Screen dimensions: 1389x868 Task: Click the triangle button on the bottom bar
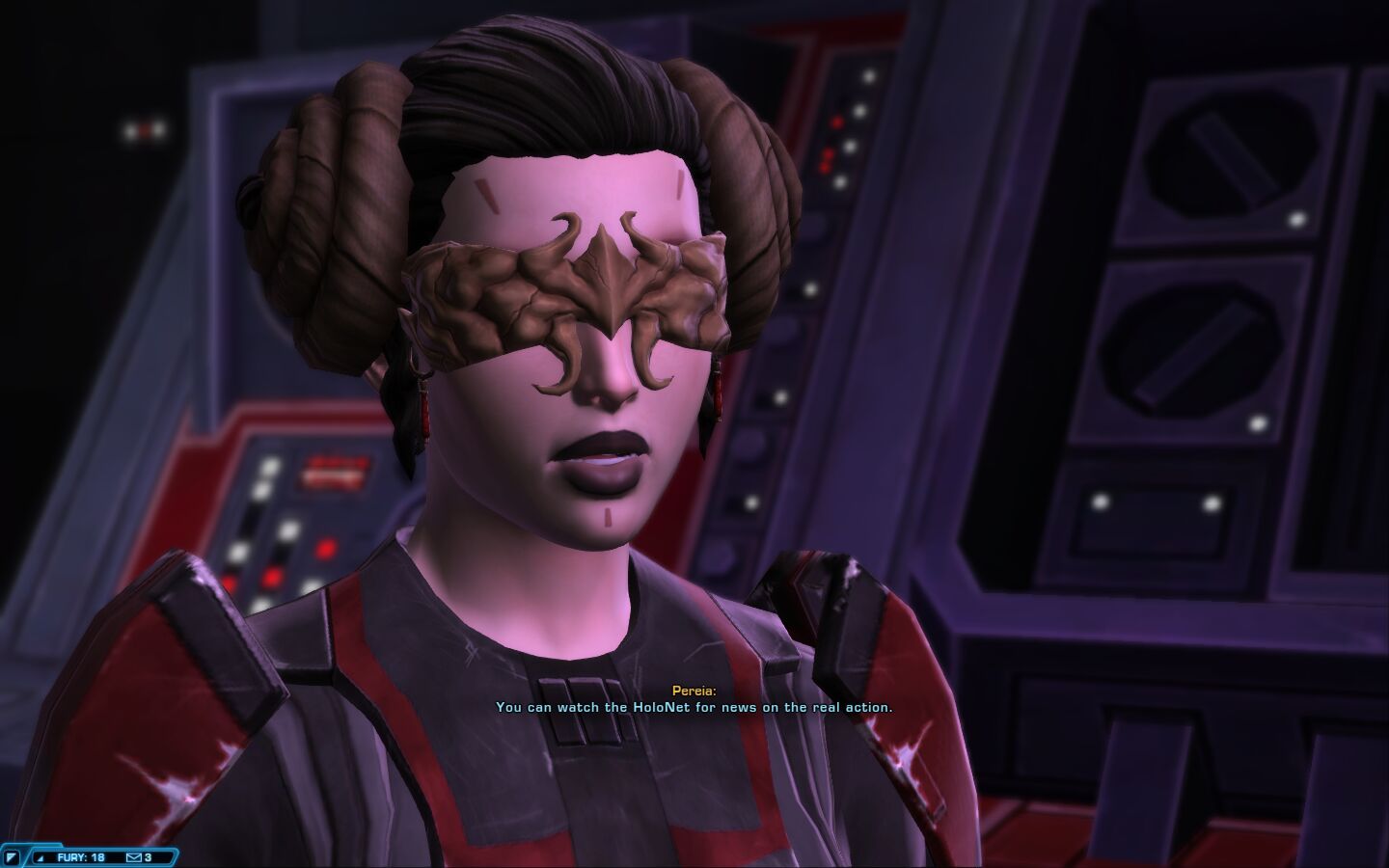click(x=12, y=857)
